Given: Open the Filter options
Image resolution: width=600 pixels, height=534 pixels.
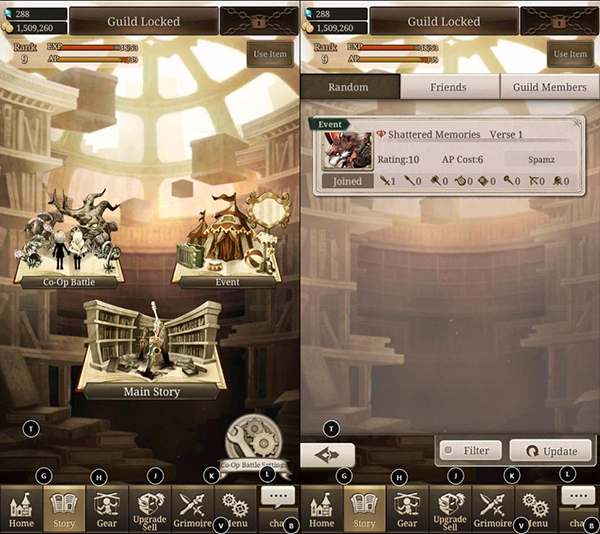Looking at the screenshot, I should click(x=468, y=451).
